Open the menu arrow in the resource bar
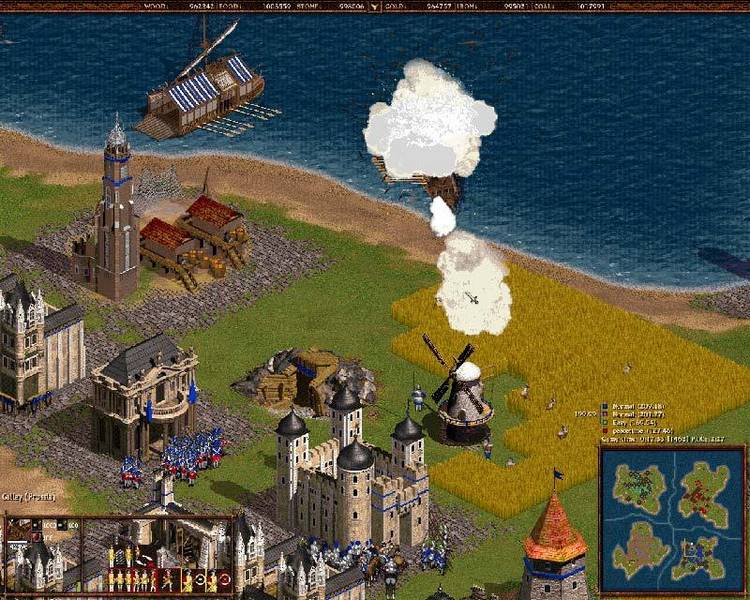Screen dimensions: 750x600 click(374, 6)
